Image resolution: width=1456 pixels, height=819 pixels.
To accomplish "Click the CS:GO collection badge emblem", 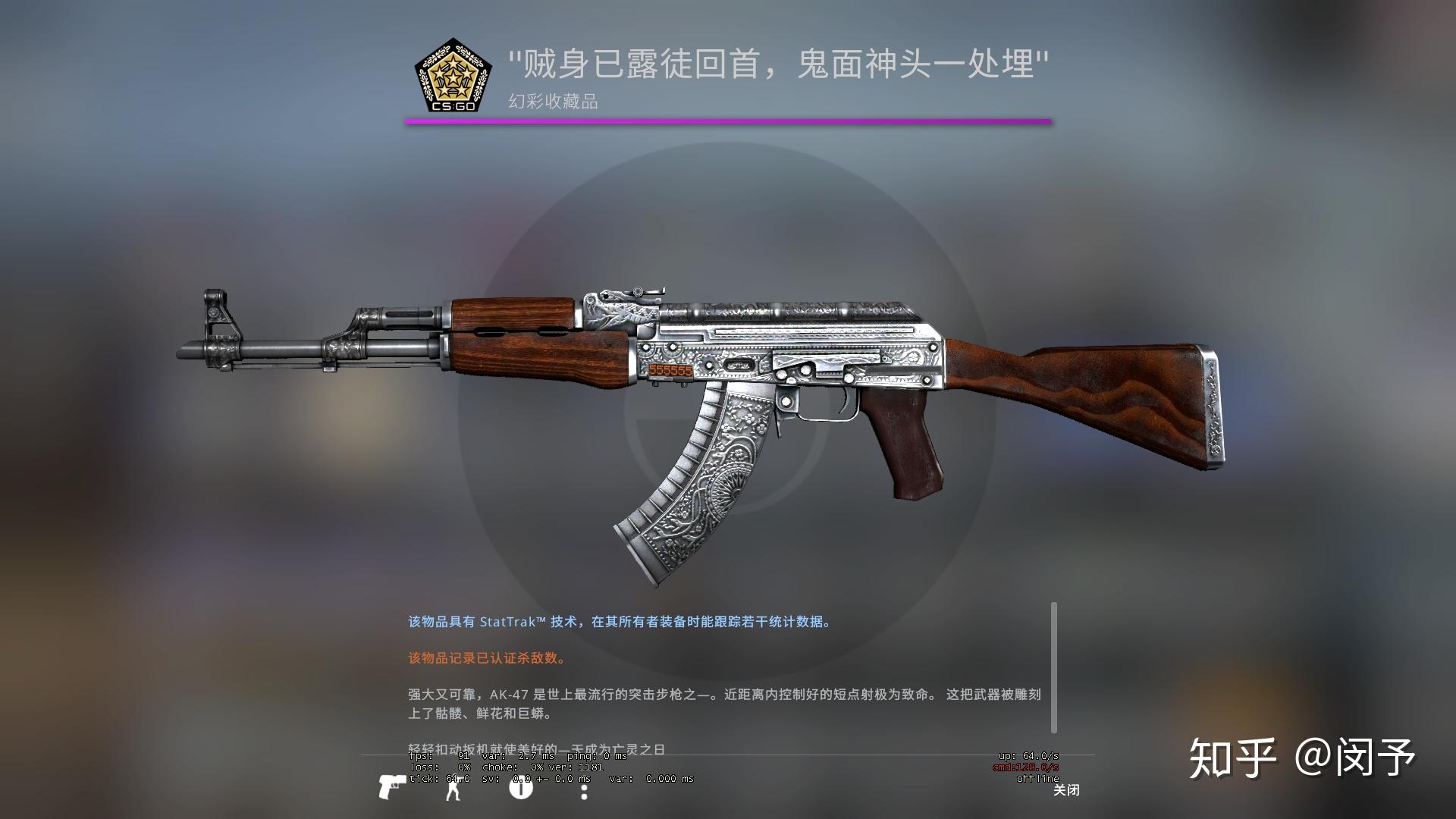I will [x=453, y=76].
